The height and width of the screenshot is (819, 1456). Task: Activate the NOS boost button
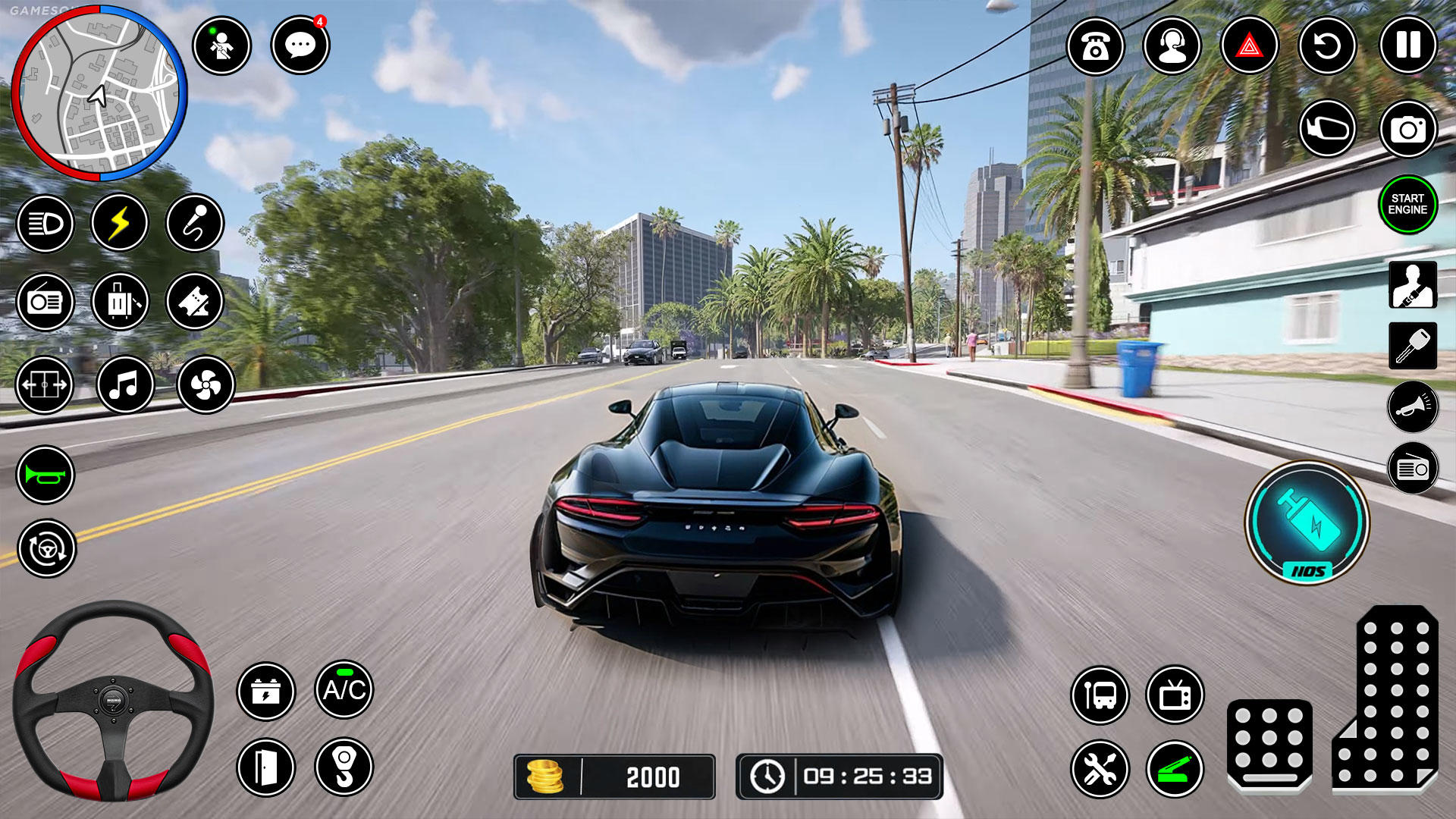coord(1307,523)
